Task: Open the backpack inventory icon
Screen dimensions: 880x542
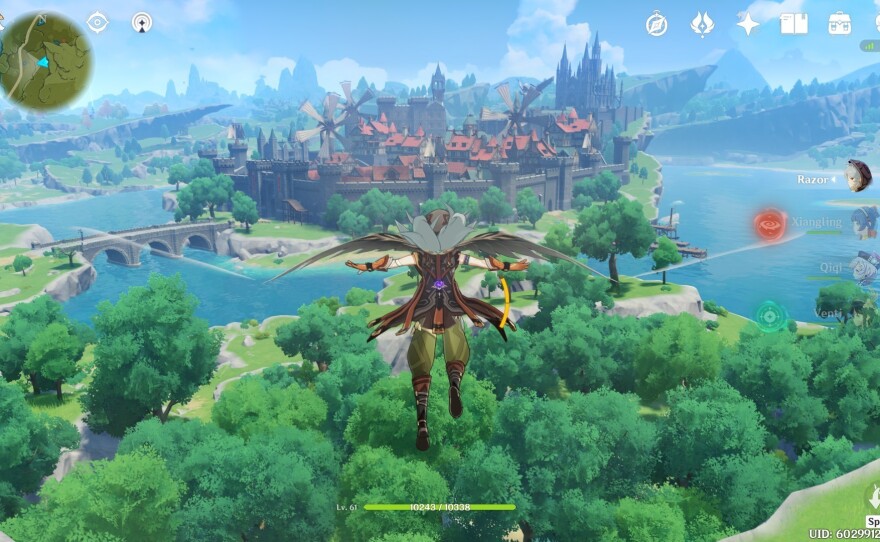Action: click(839, 23)
